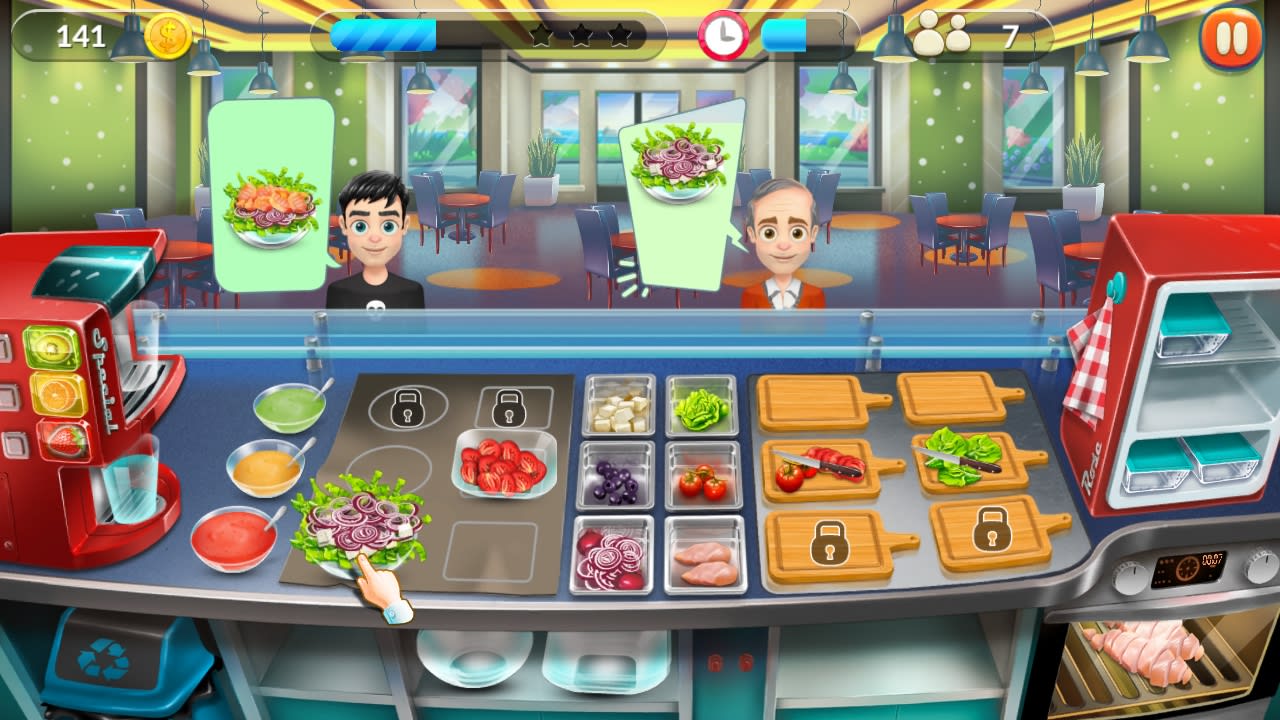Image resolution: width=1280 pixels, height=720 pixels.
Task: Take cheese cubes from the top-left tray
Action: tap(617, 404)
